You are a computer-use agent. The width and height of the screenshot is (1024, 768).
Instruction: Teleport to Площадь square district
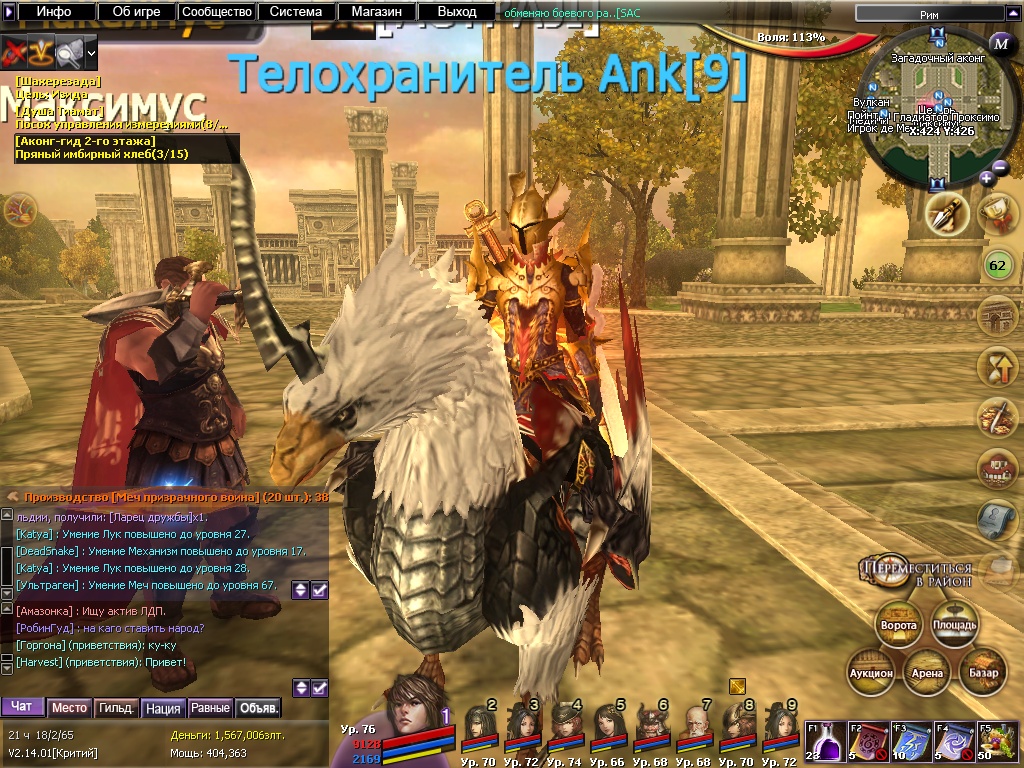click(x=954, y=625)
